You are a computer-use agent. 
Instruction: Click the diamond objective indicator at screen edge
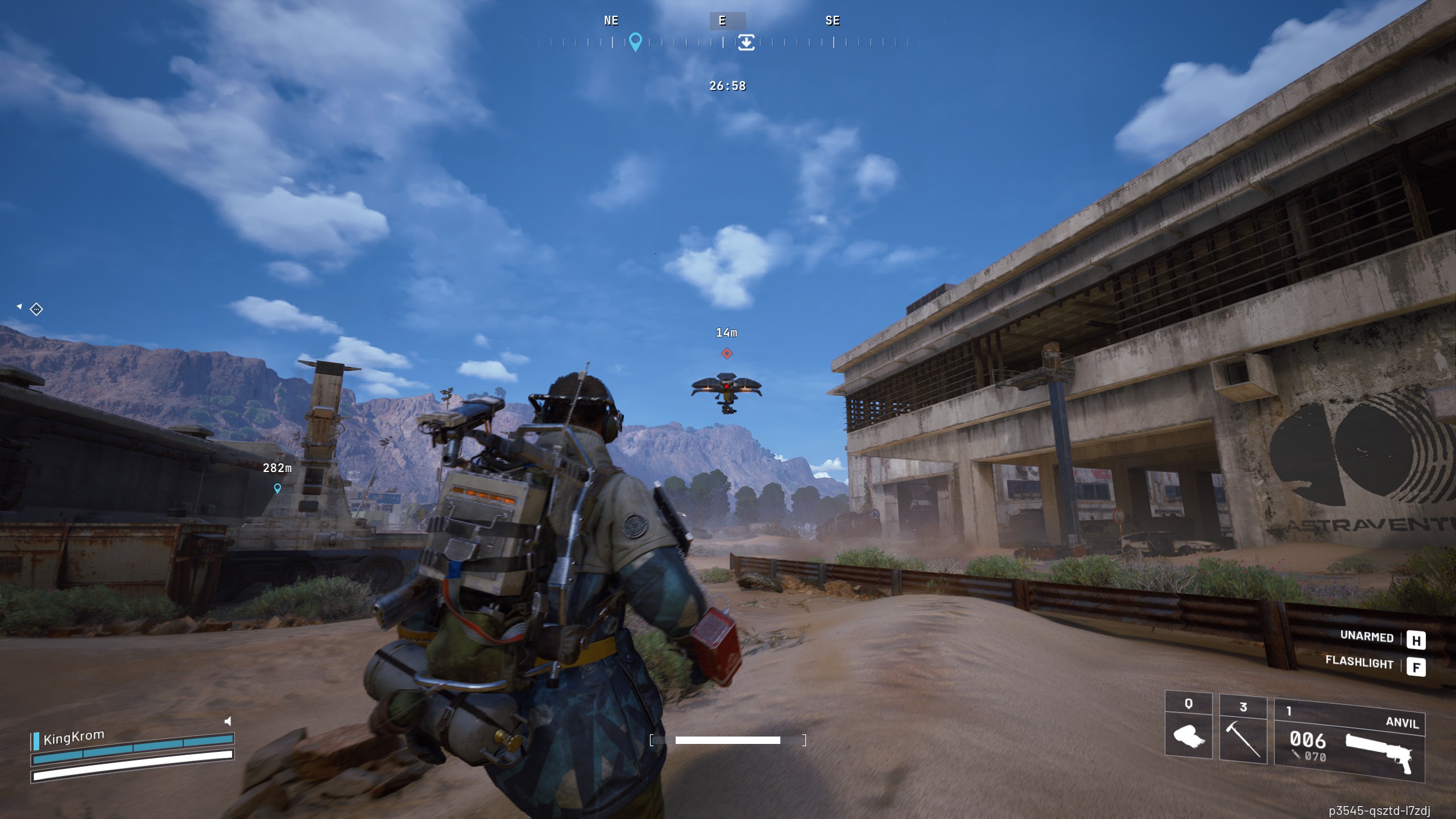point(36,309)
